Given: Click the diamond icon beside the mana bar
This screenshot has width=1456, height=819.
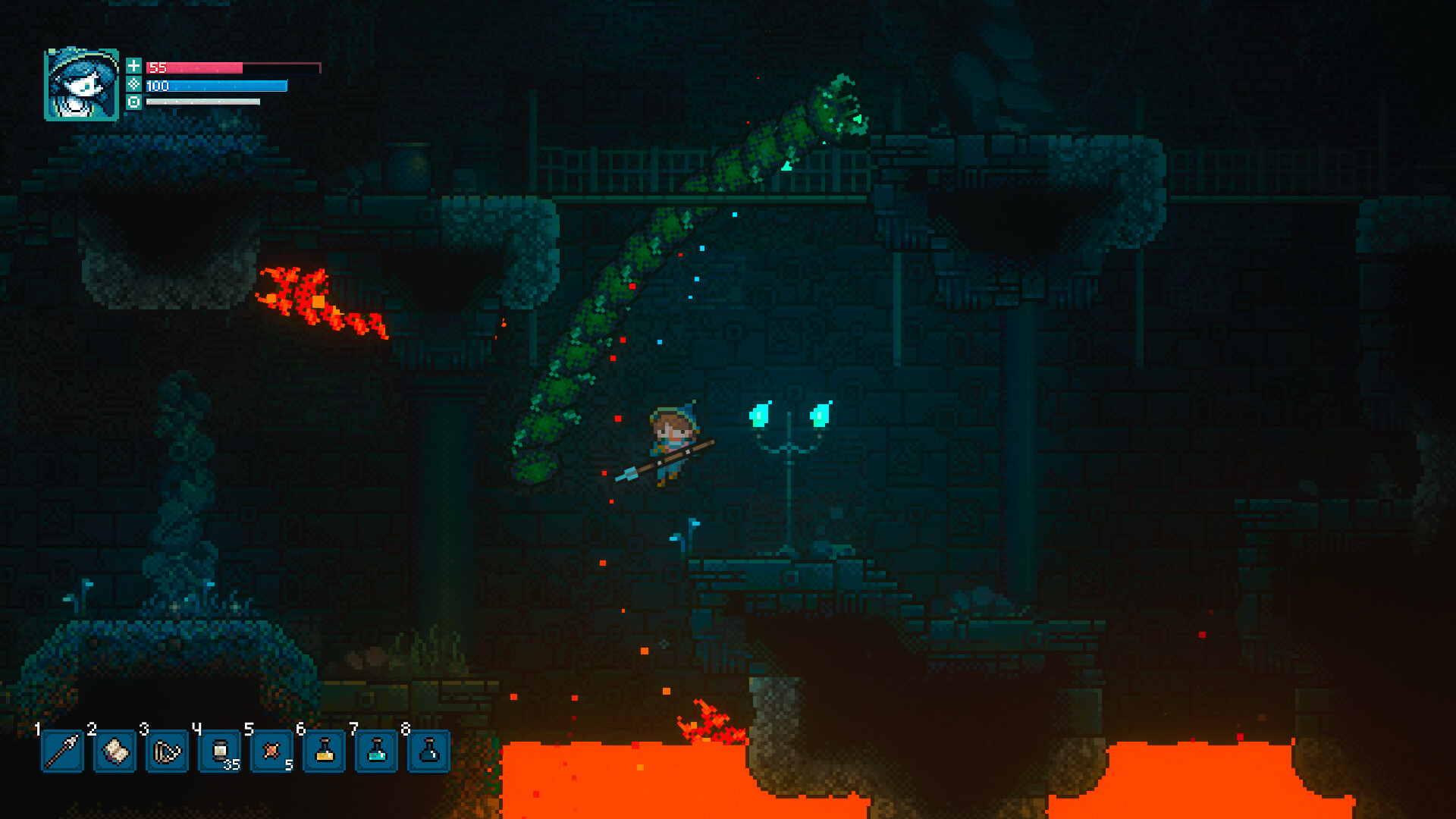Looking at the screenshot, I should (x=135, y=86).
